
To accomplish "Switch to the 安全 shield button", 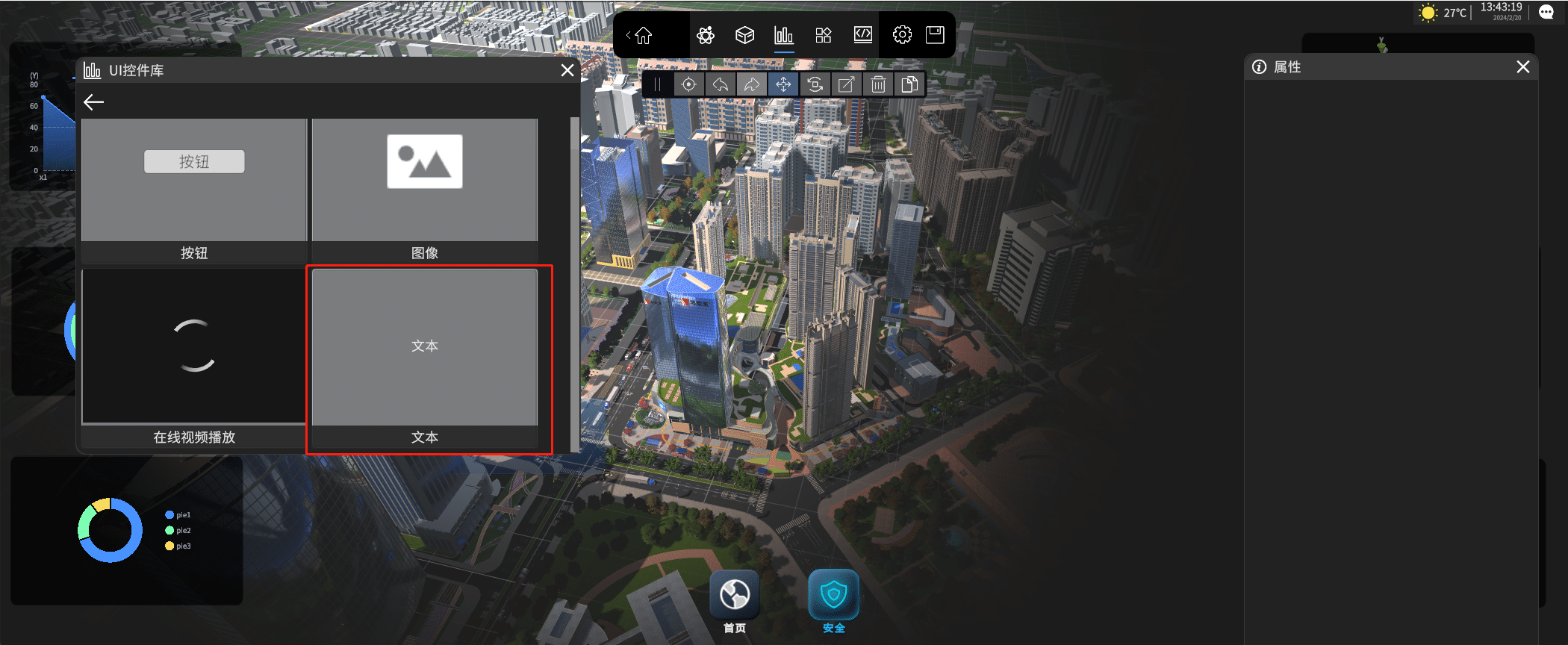I will (x=833, y=596).
